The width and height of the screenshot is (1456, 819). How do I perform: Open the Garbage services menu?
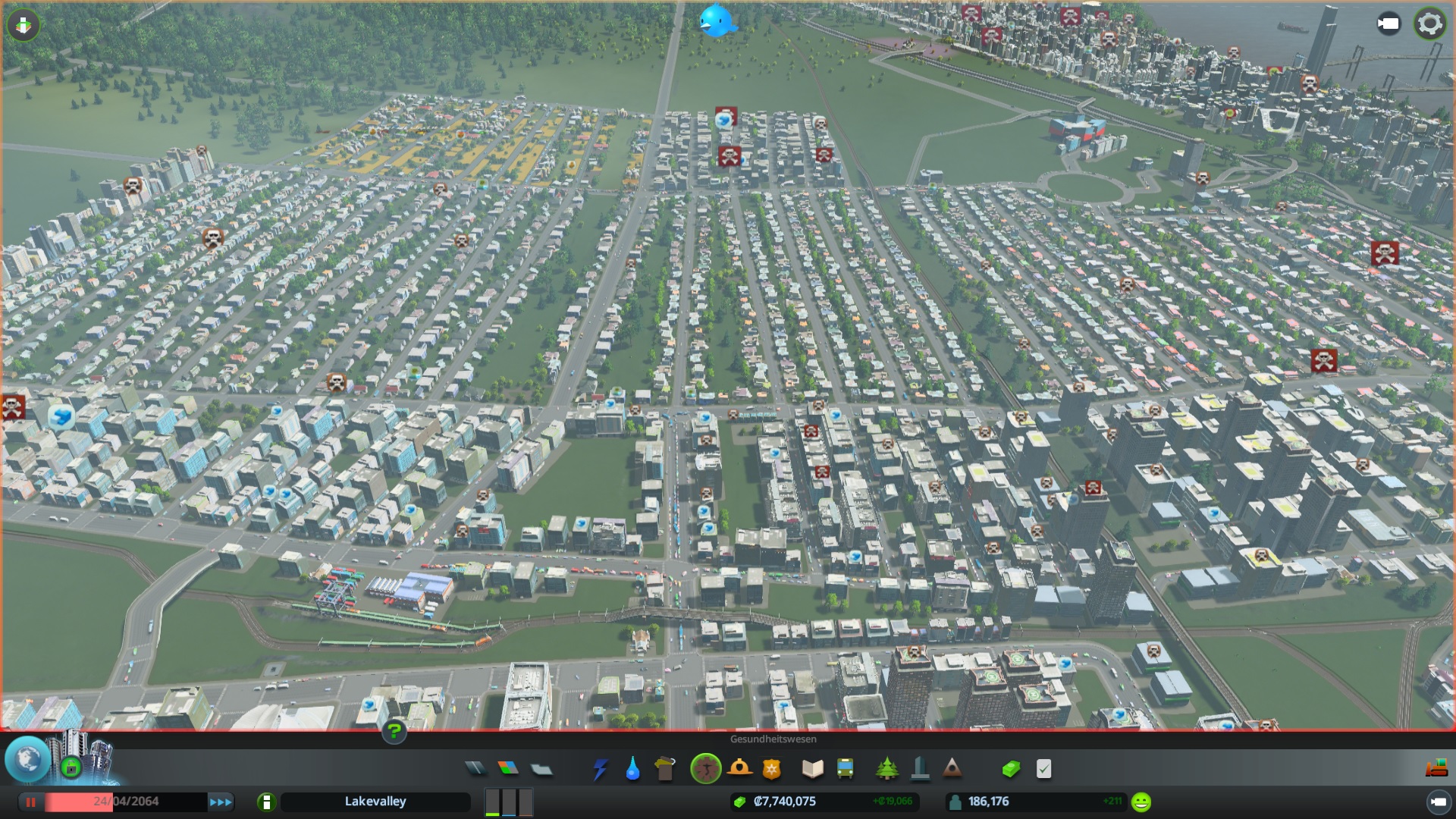click(665, 770)
